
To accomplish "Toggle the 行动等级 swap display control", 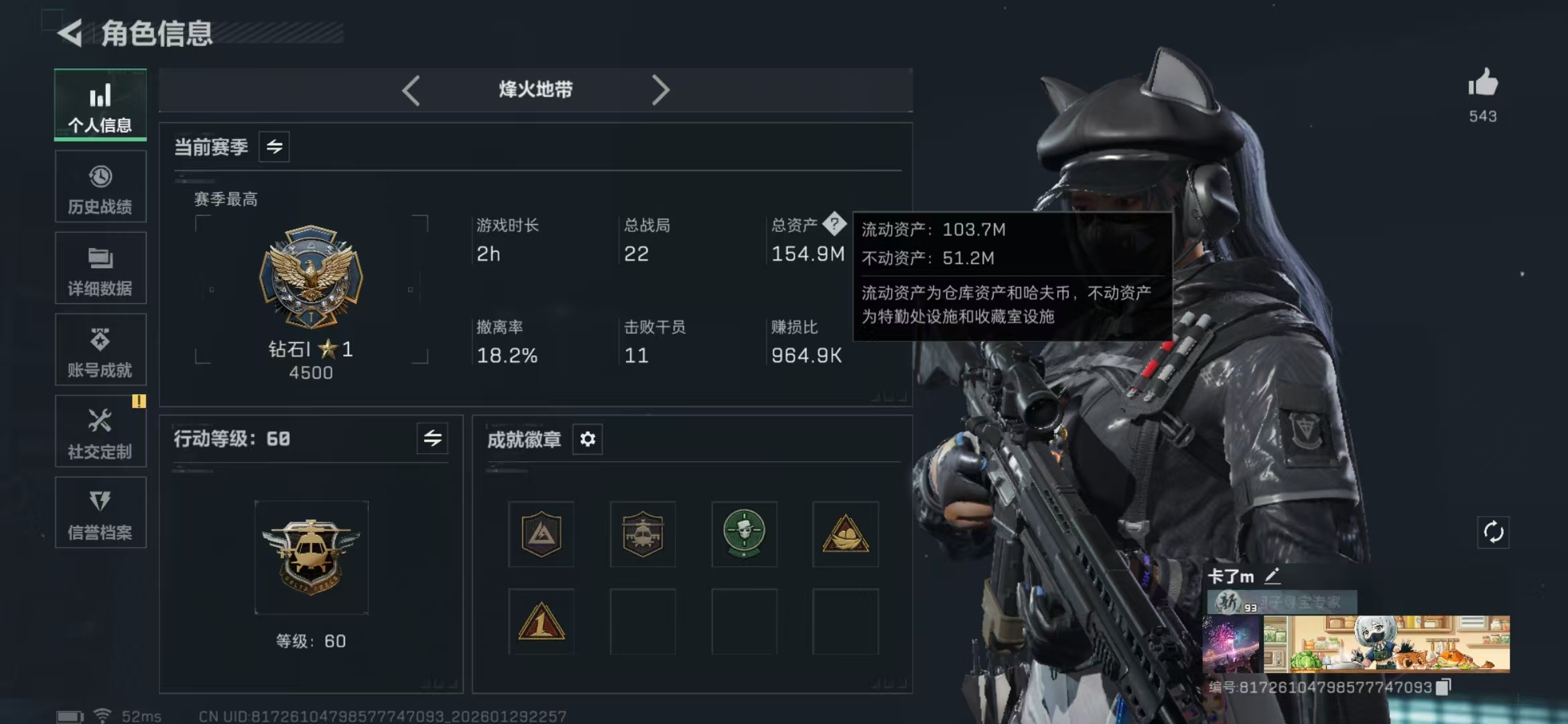I will [433, 439].
